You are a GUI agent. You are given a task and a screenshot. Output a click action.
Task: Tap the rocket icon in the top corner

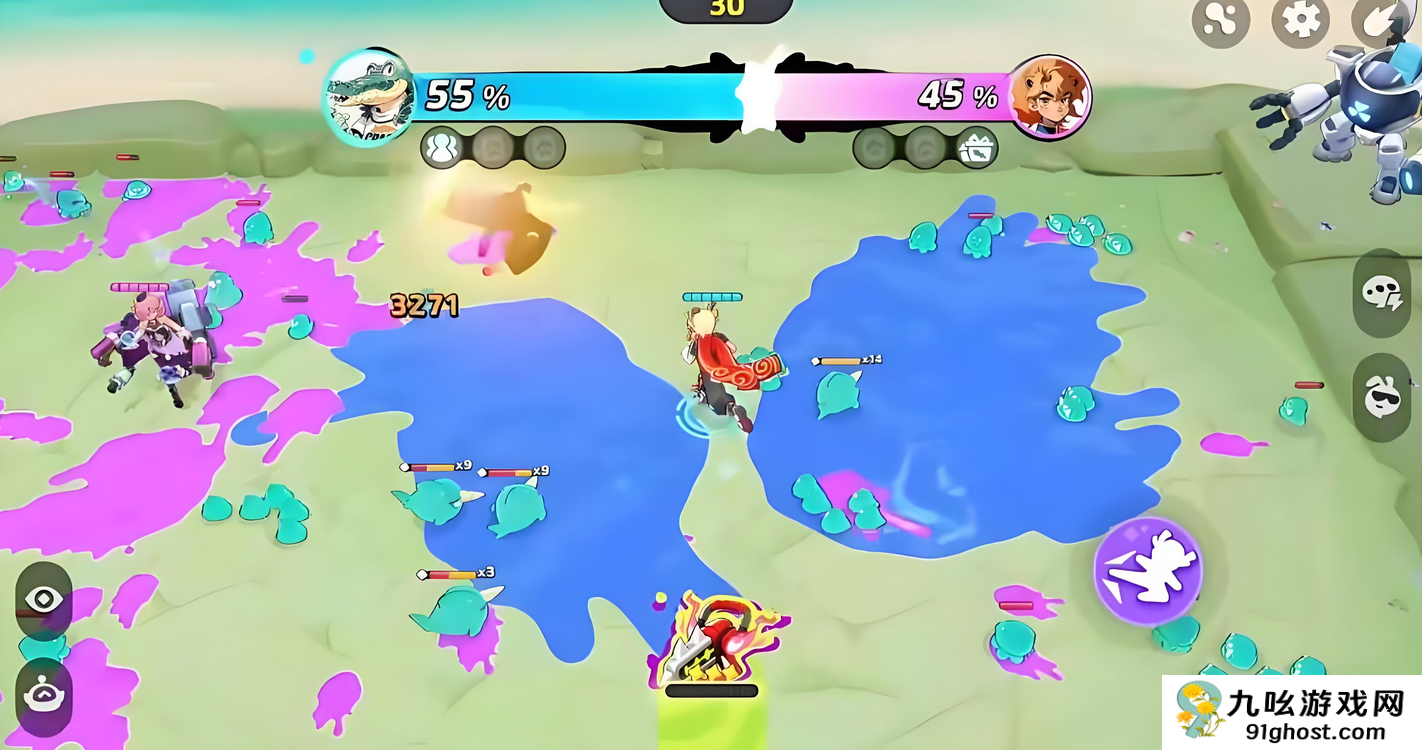coord(1378,20)
